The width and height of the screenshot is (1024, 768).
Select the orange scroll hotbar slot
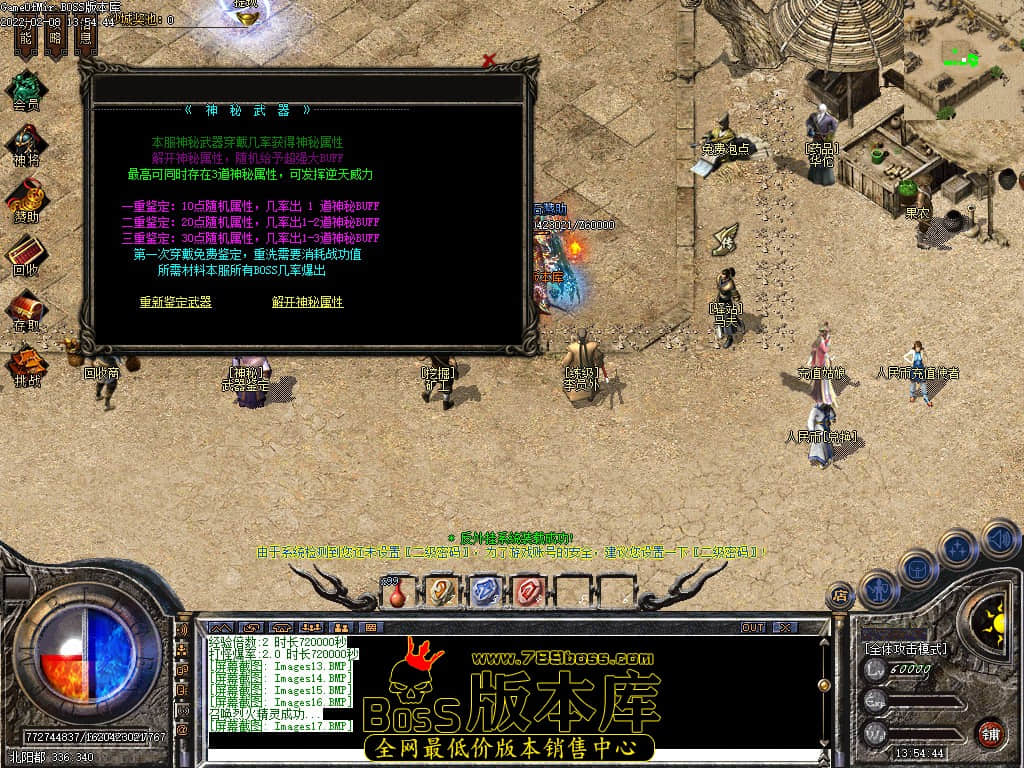pos(441,591)
